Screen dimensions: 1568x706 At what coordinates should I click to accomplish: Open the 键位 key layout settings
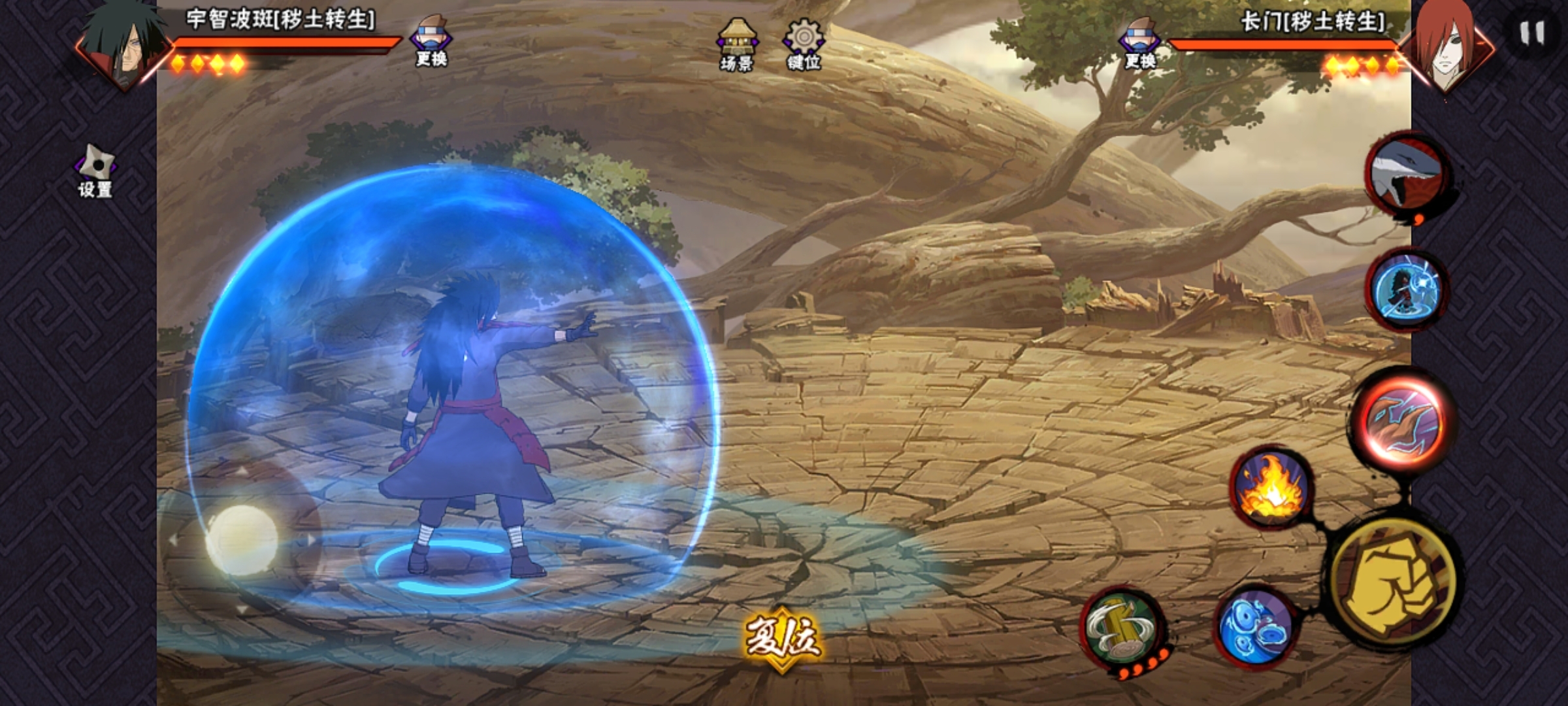click(804, 44)
